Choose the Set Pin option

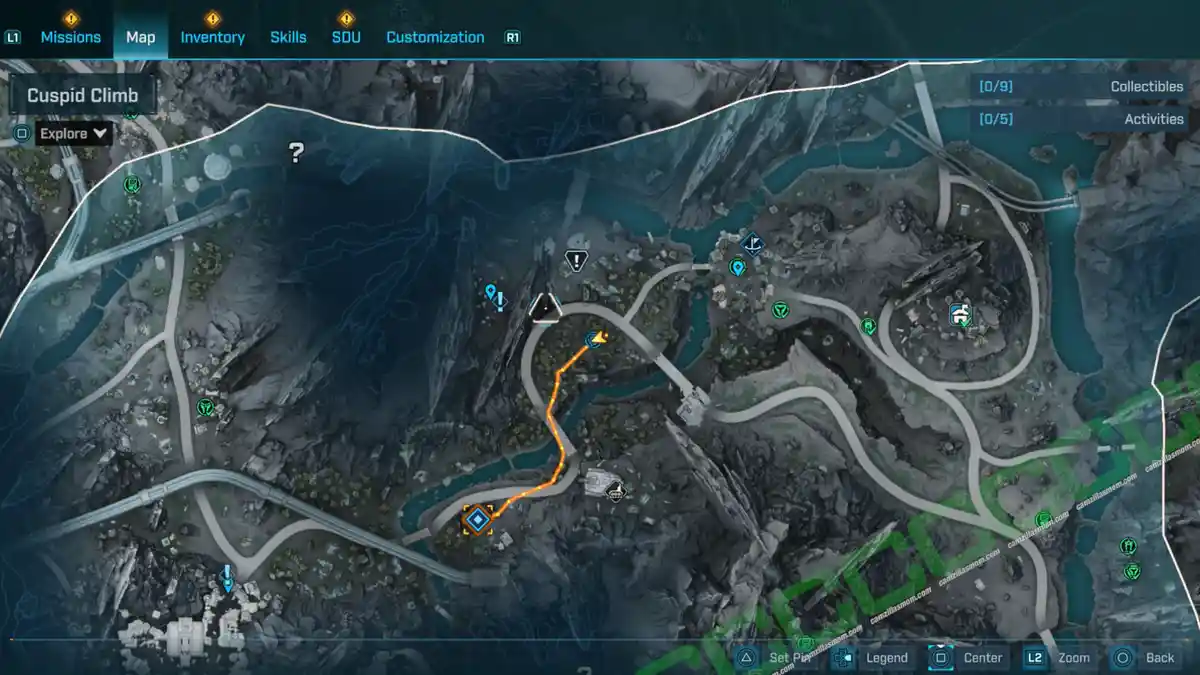pos(778,657)
